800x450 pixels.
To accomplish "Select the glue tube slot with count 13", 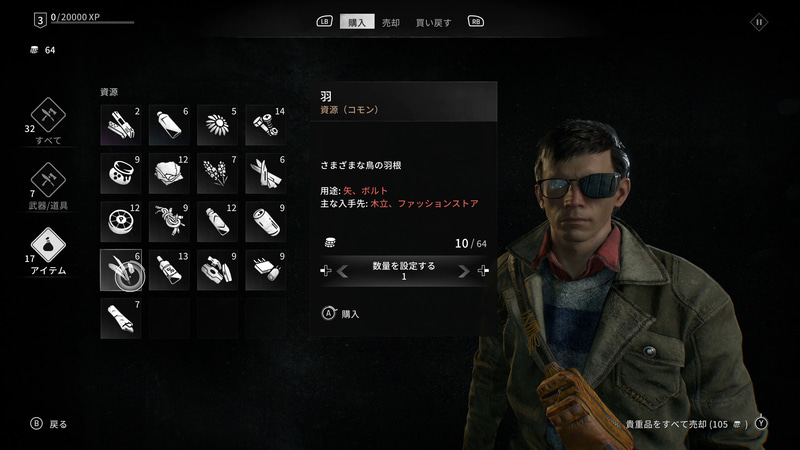I will [x=169, y=270].
